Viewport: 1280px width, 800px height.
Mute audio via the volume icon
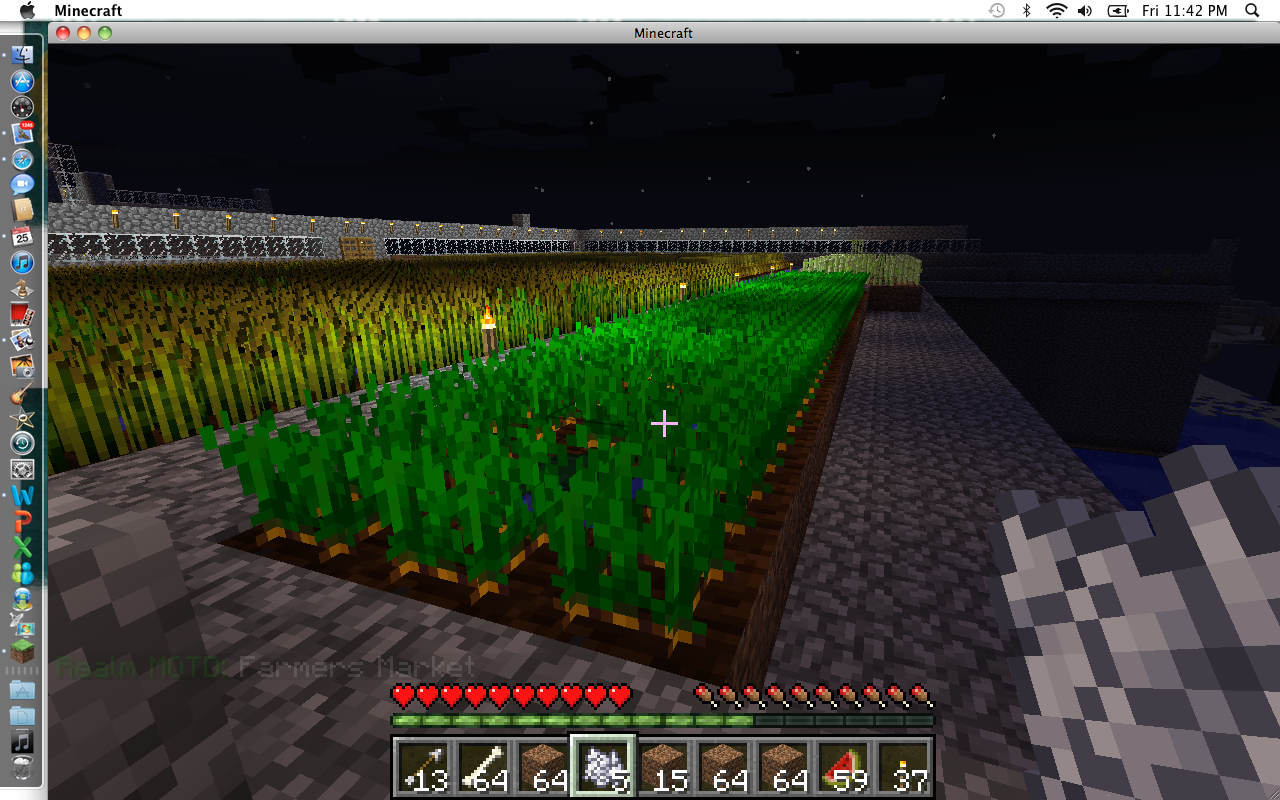tap(1085, 11)
